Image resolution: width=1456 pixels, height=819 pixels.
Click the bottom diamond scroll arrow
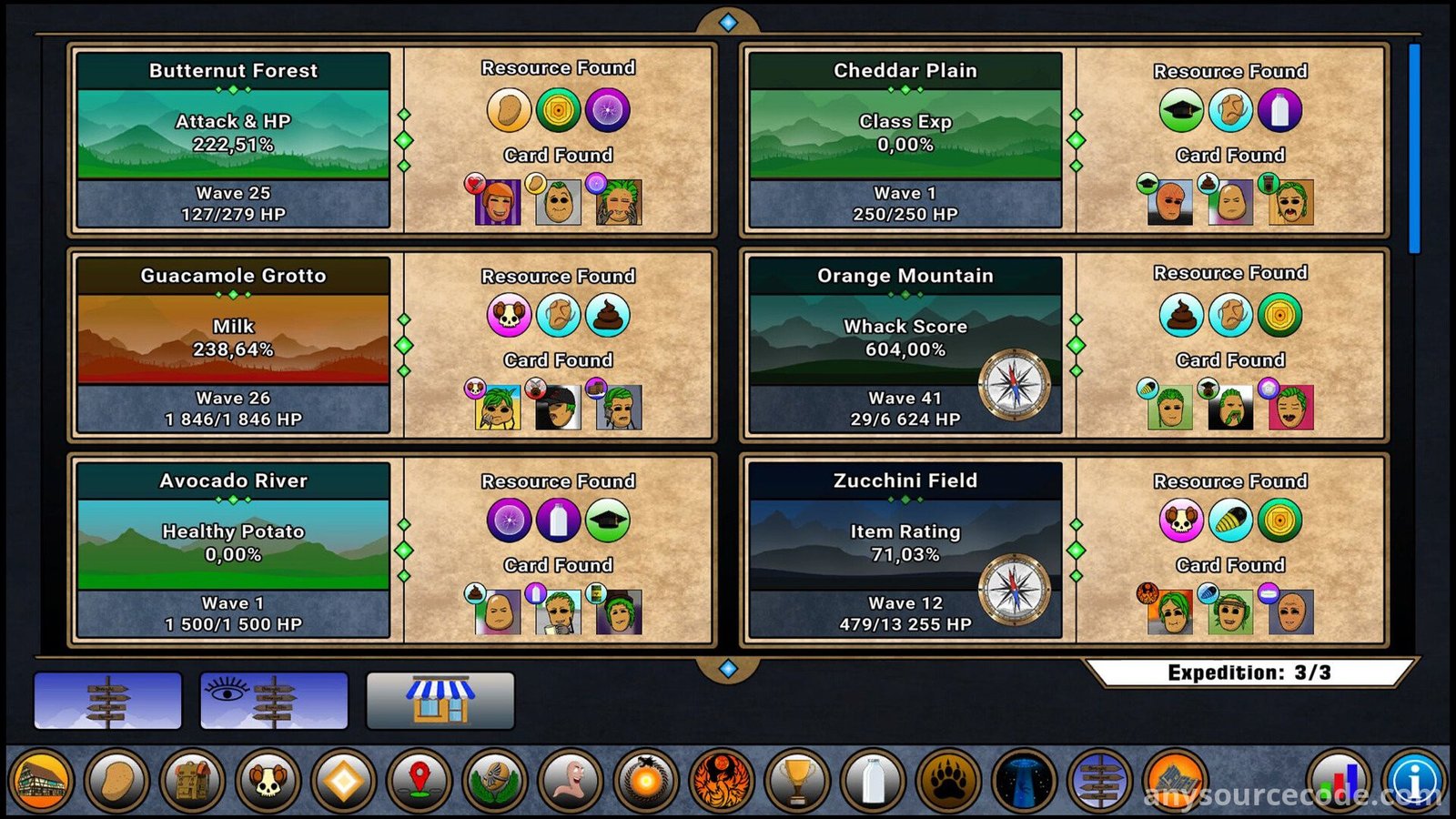[x=728, y=669]
